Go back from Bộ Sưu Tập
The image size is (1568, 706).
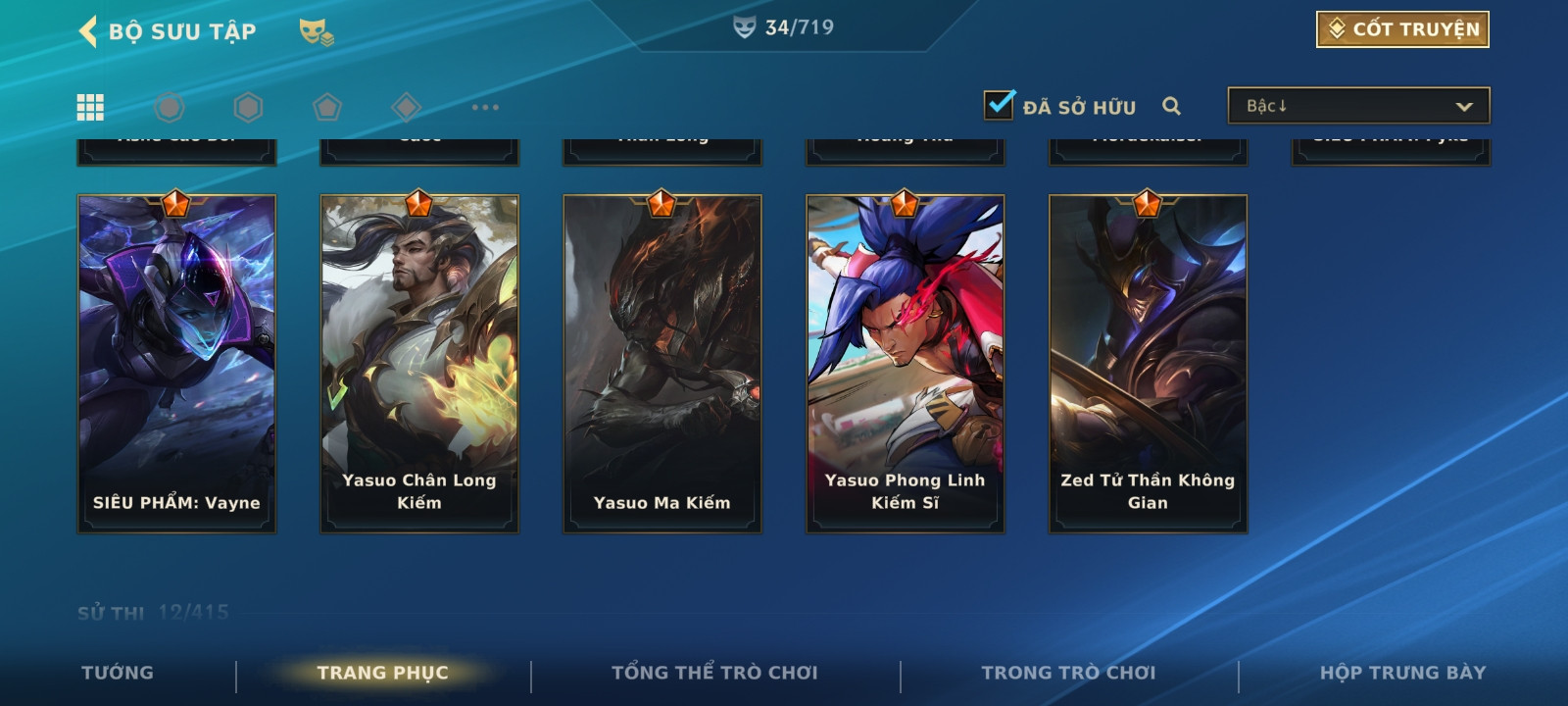(x=89, y=31)
